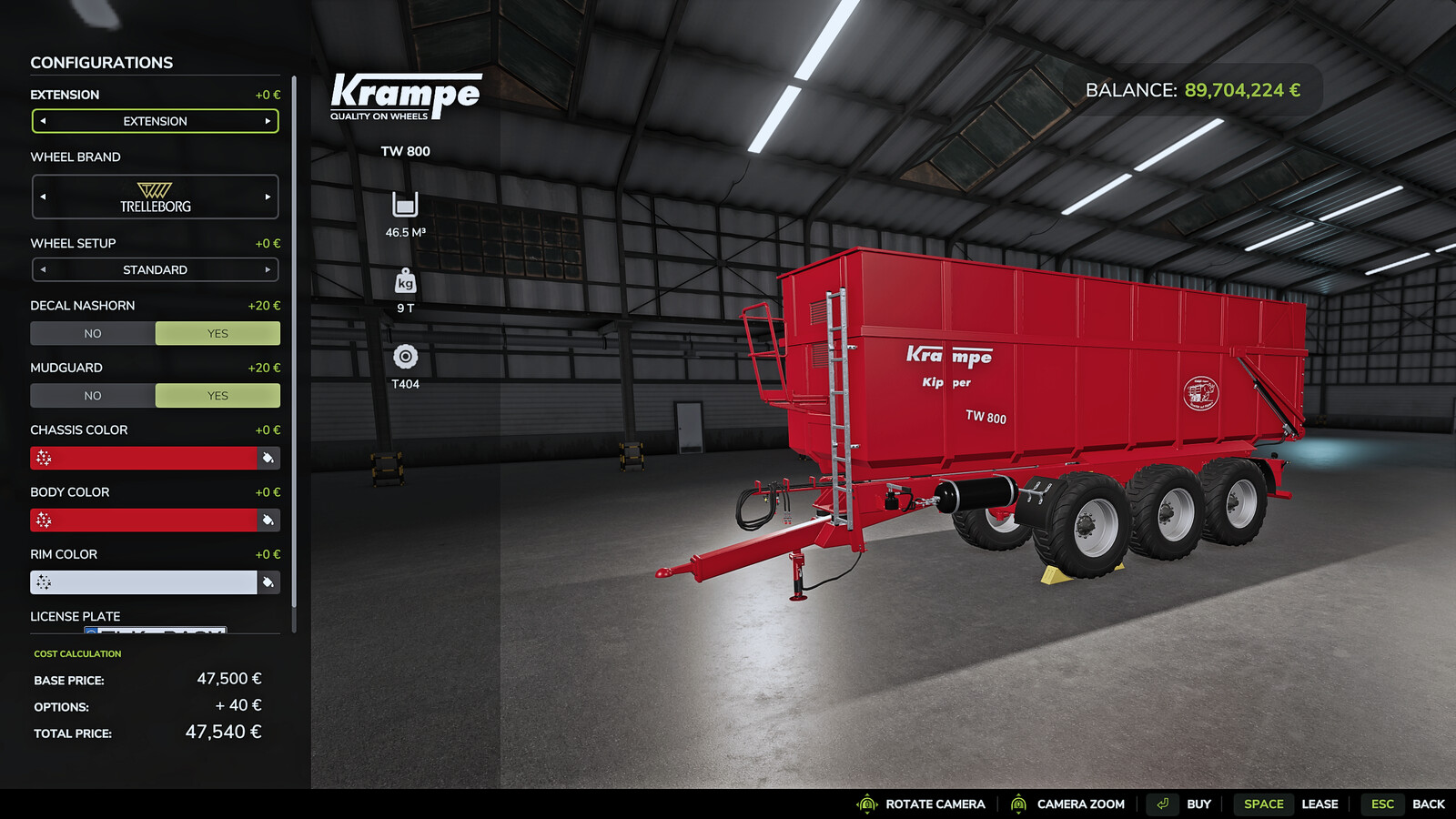Image resolution: width=1456 pixels, height=819 pixels.
Task: Set Mudguard to NO
Action: pyautogui.click(x=92, y=395)
